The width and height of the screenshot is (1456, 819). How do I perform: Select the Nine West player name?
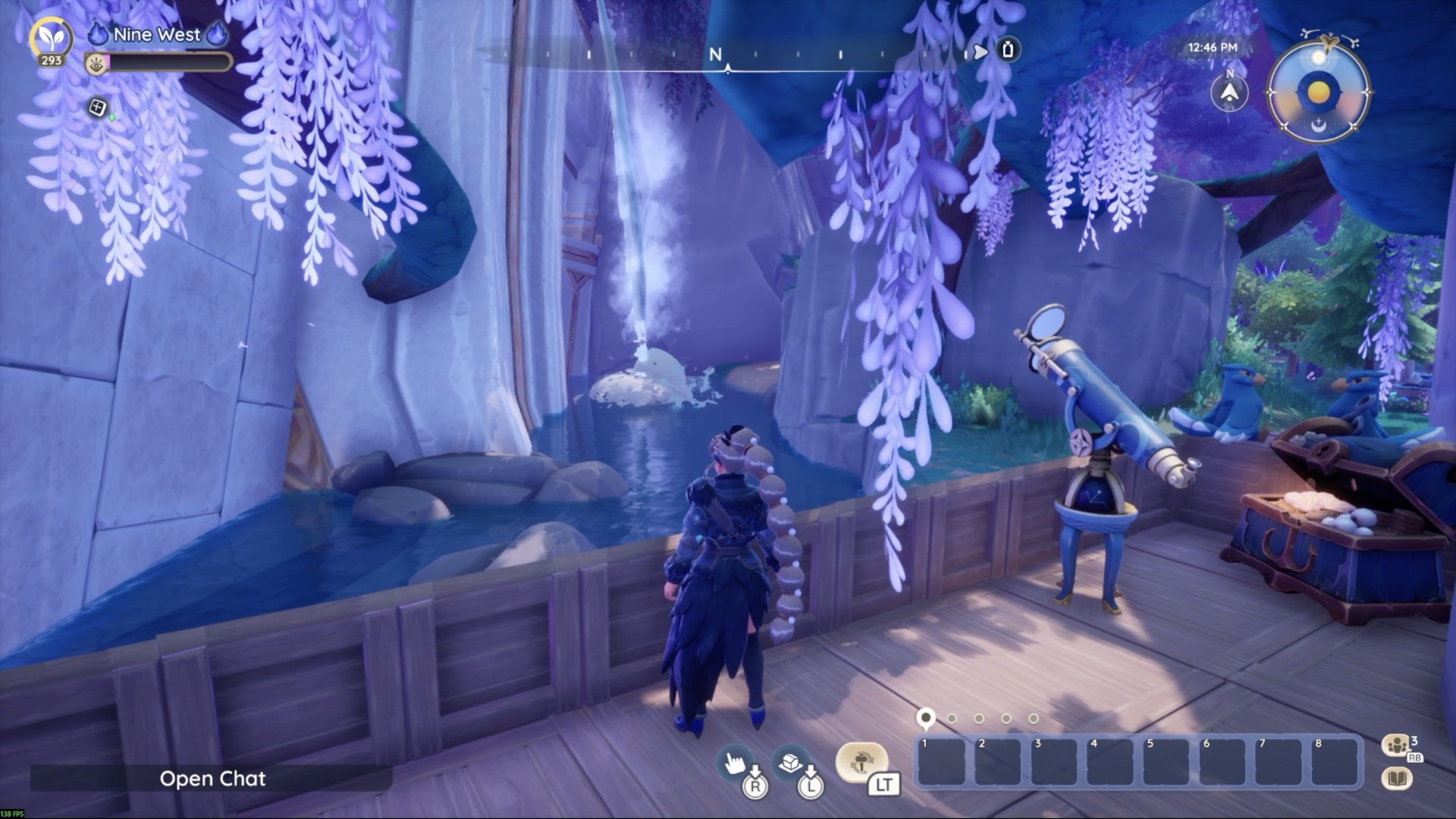click(156, 34)
